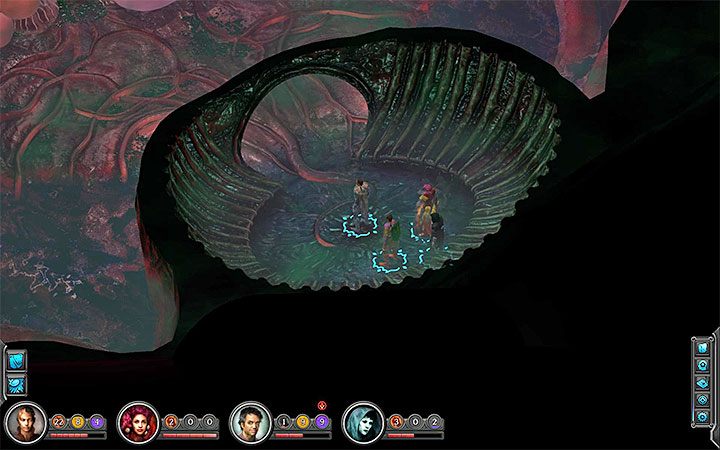Click the lower blue ability button above portraits
The height and width of the screenshot is (450, 720).
tap(17, 383)
